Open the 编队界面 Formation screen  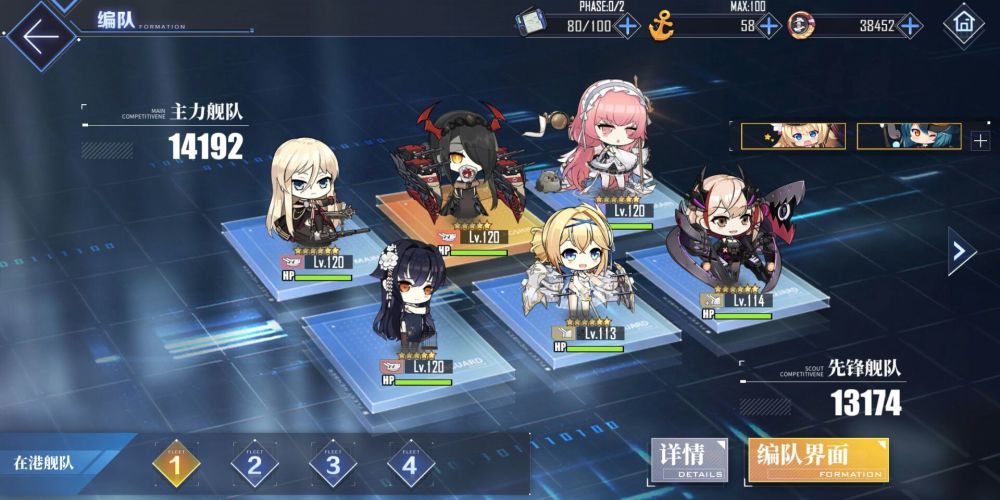pos(818,460)
